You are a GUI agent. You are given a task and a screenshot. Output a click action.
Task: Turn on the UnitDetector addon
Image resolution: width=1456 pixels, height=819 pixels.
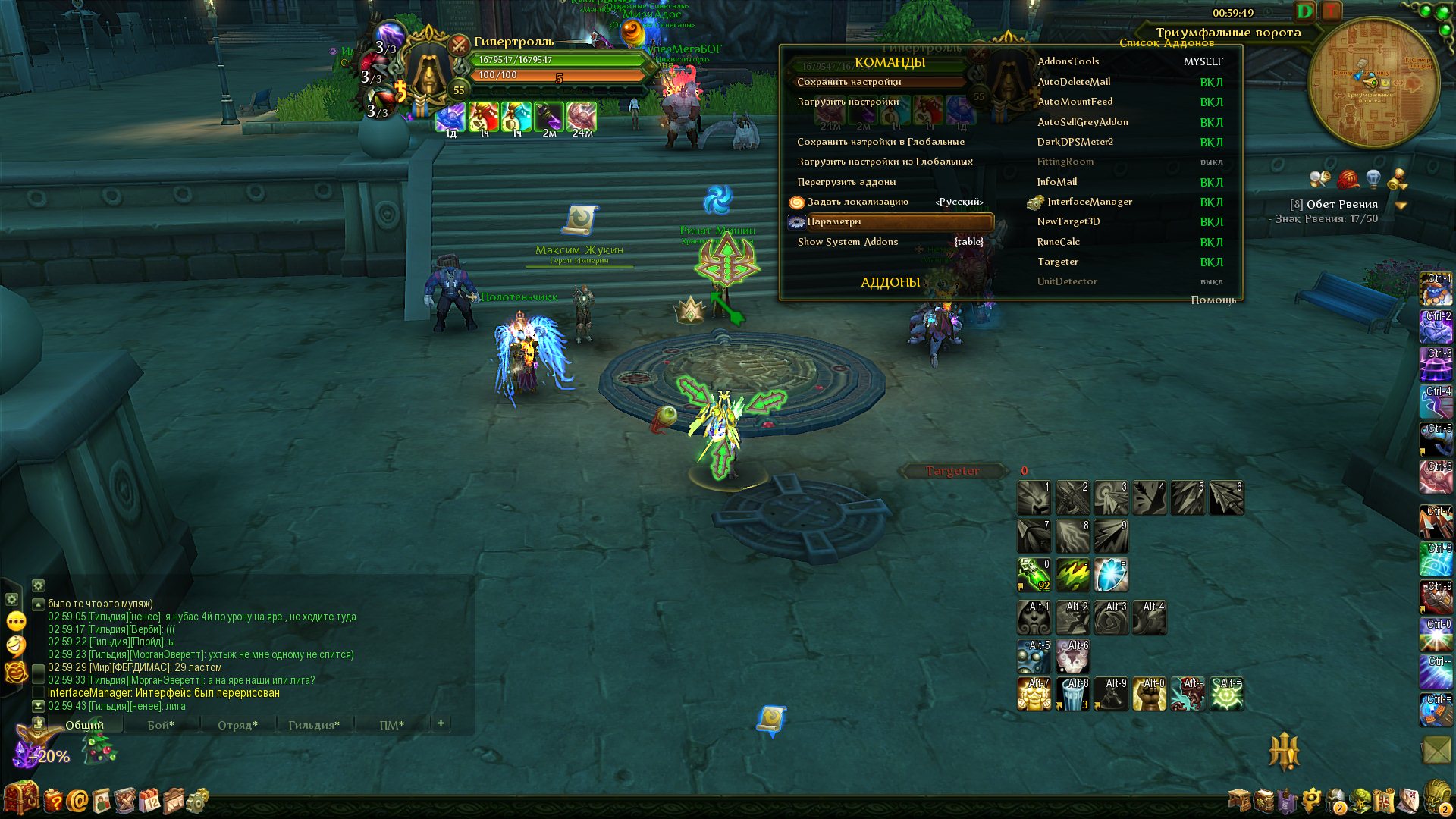[x=1211, y=281]
